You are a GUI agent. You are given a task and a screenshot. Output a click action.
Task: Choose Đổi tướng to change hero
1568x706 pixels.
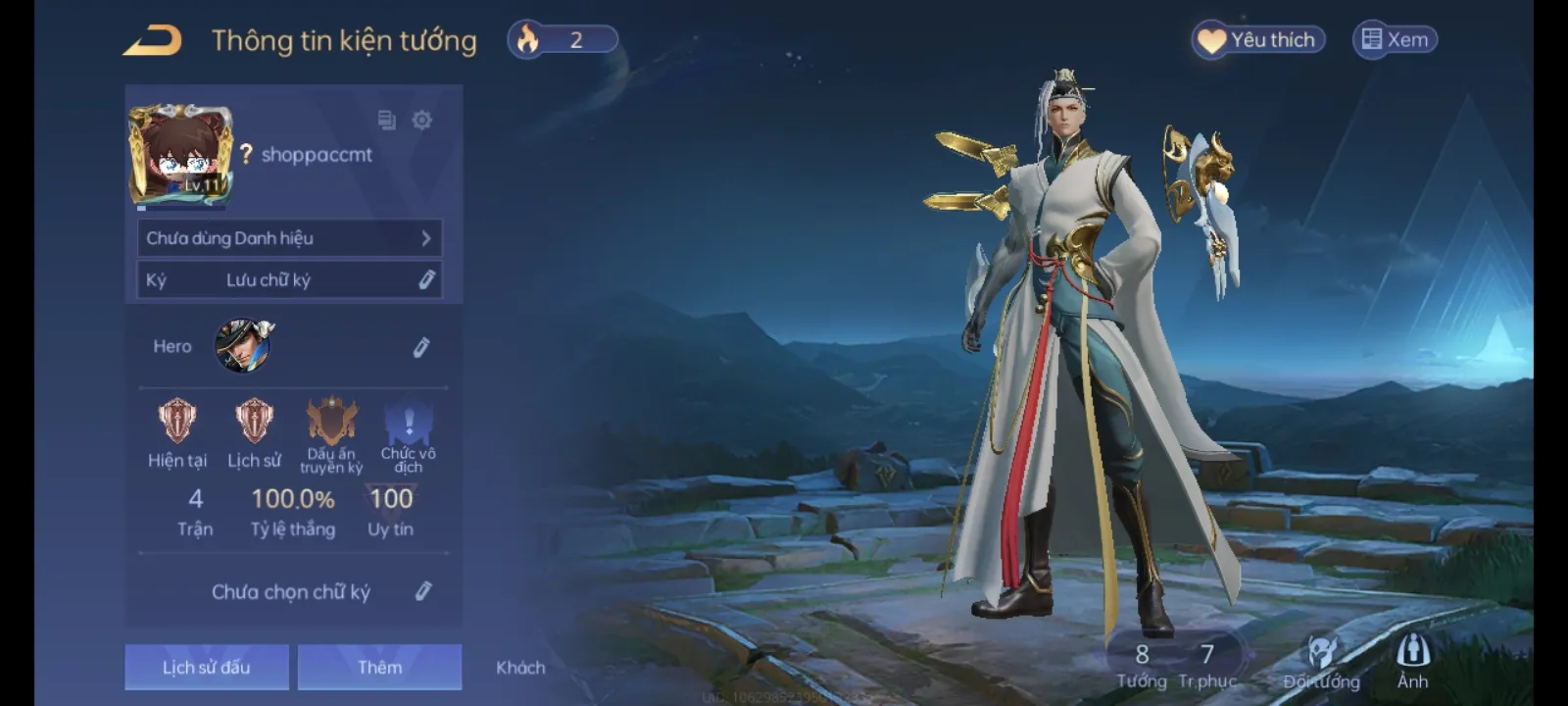(x=1321, y=663)
